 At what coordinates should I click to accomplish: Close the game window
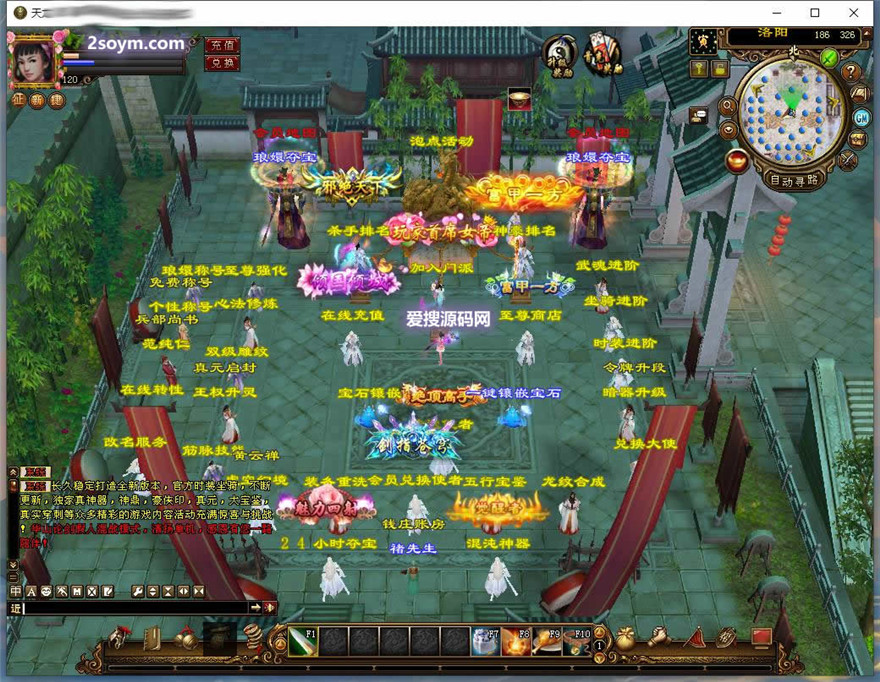[853, 13]
